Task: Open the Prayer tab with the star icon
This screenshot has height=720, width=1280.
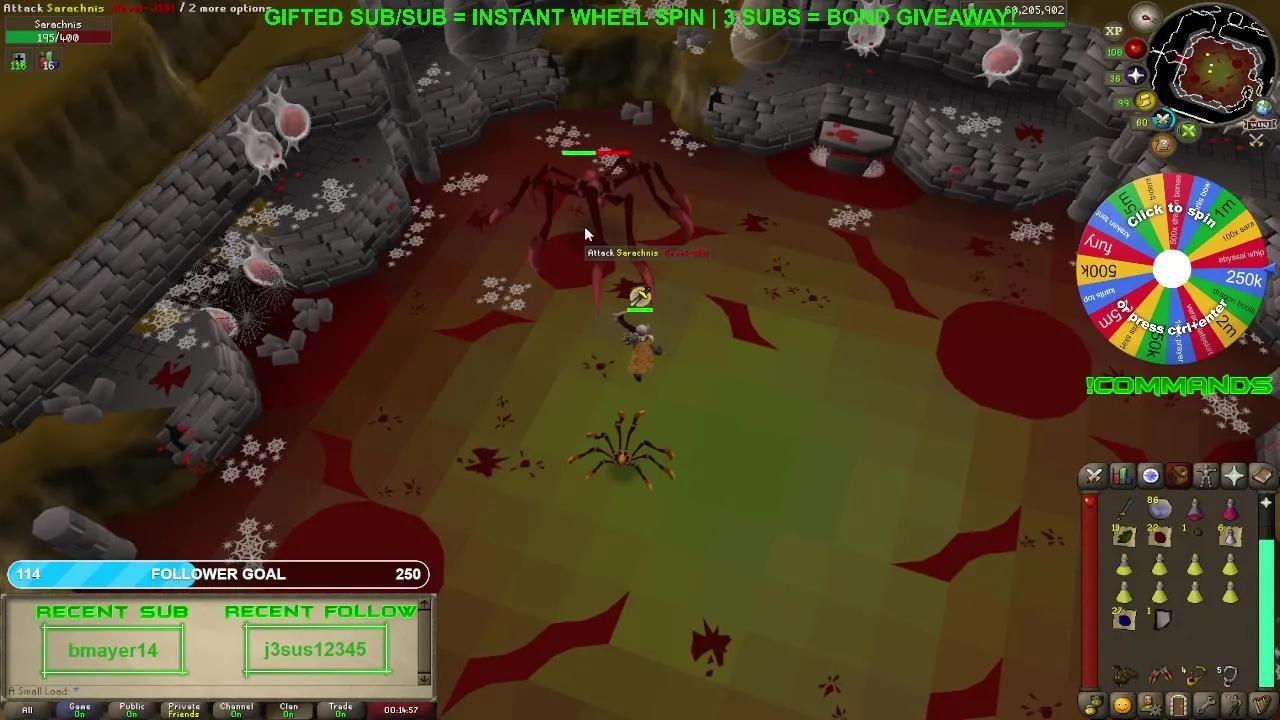Action: [1232, 475]
